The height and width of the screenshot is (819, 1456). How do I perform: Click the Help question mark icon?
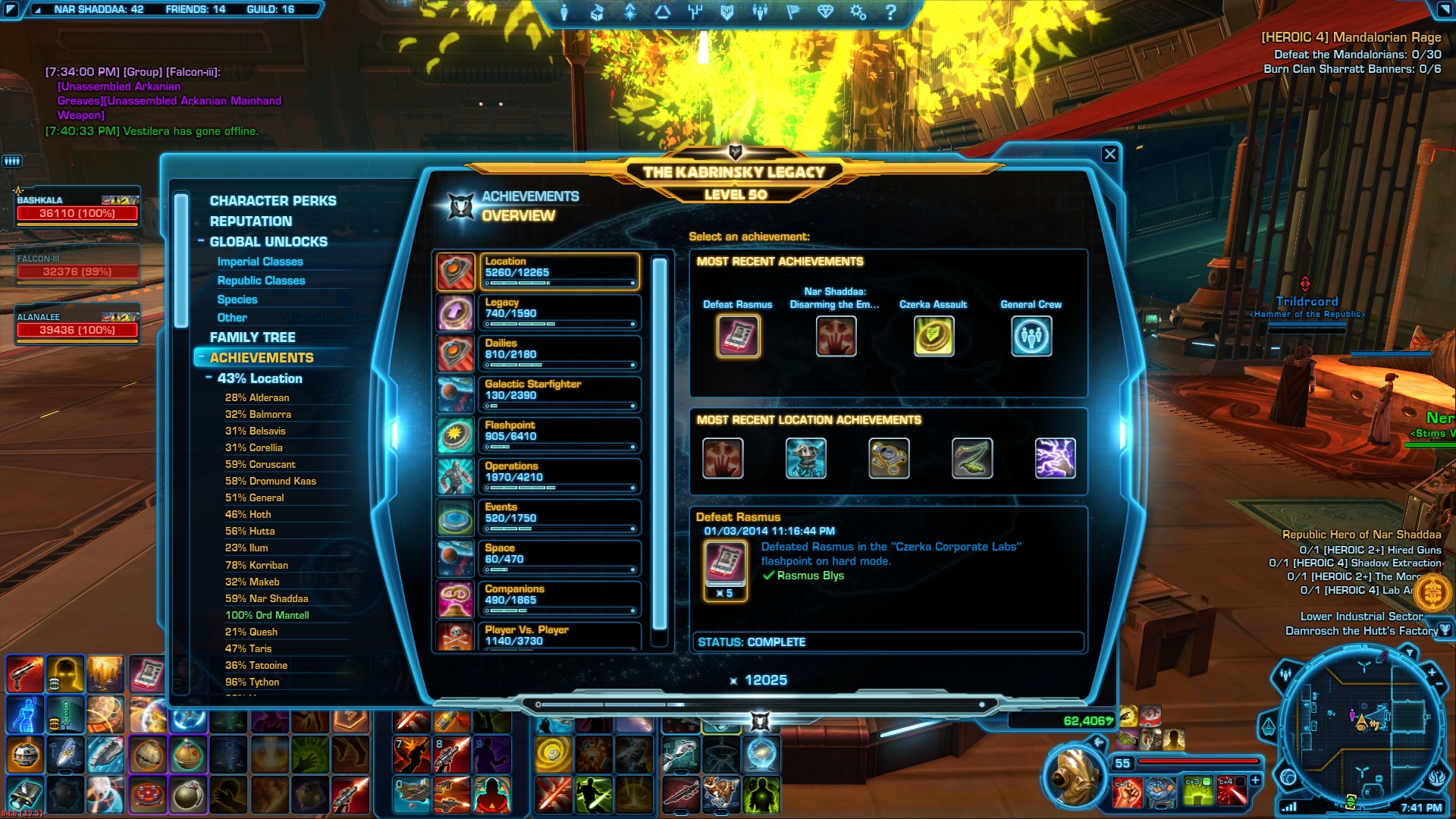coord(892,11)
